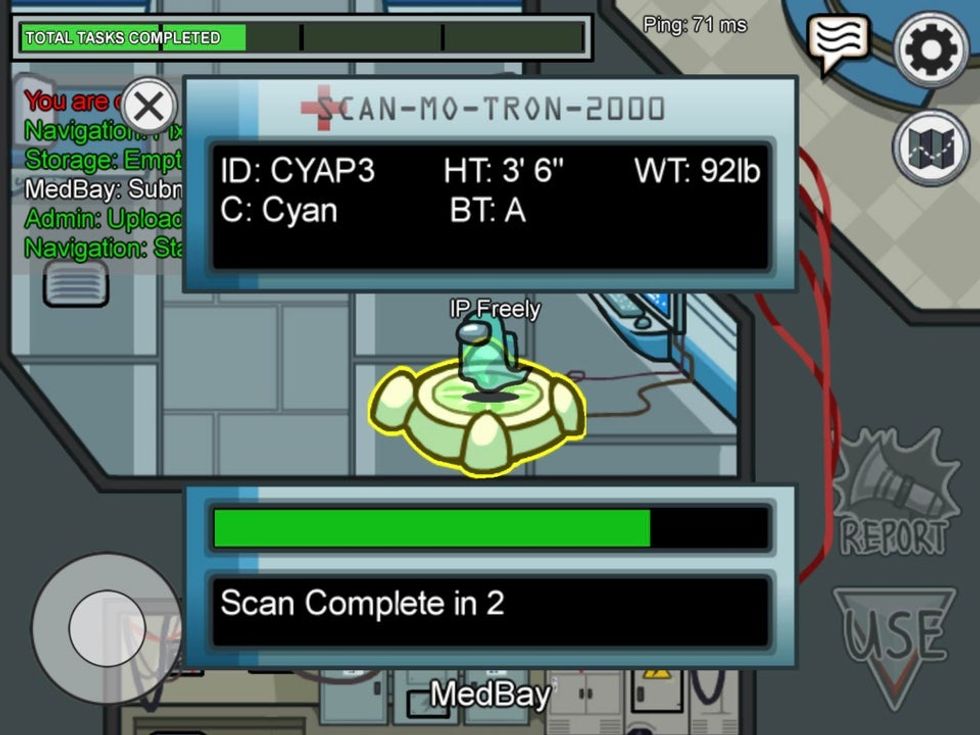Open the gear settings menu
The width and height of the screenshot is (980, 735).
pos(930,48)
